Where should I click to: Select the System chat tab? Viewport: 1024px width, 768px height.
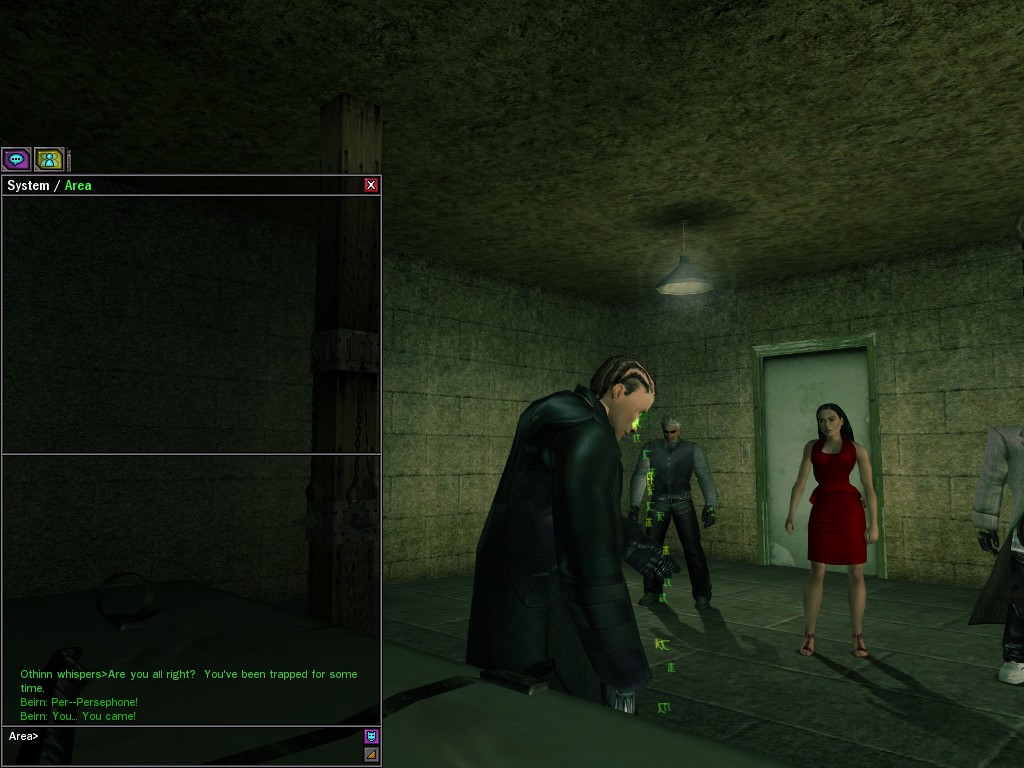point(28,186)
